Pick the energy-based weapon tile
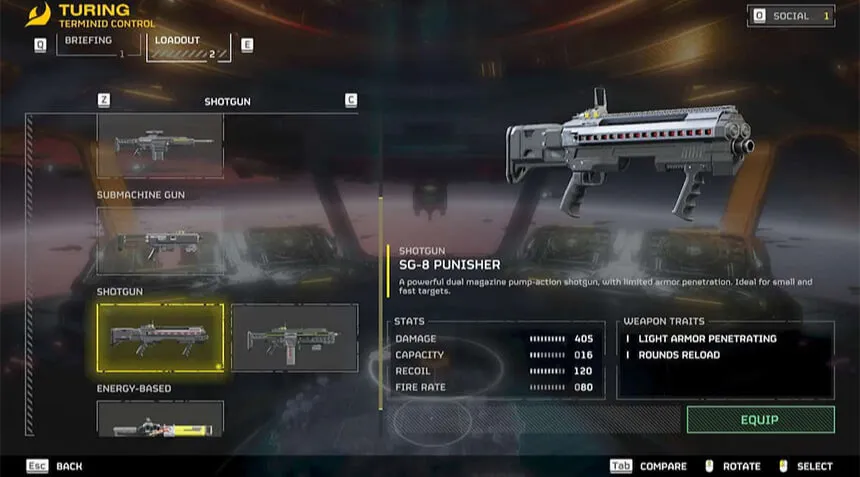 click(160, 418)
